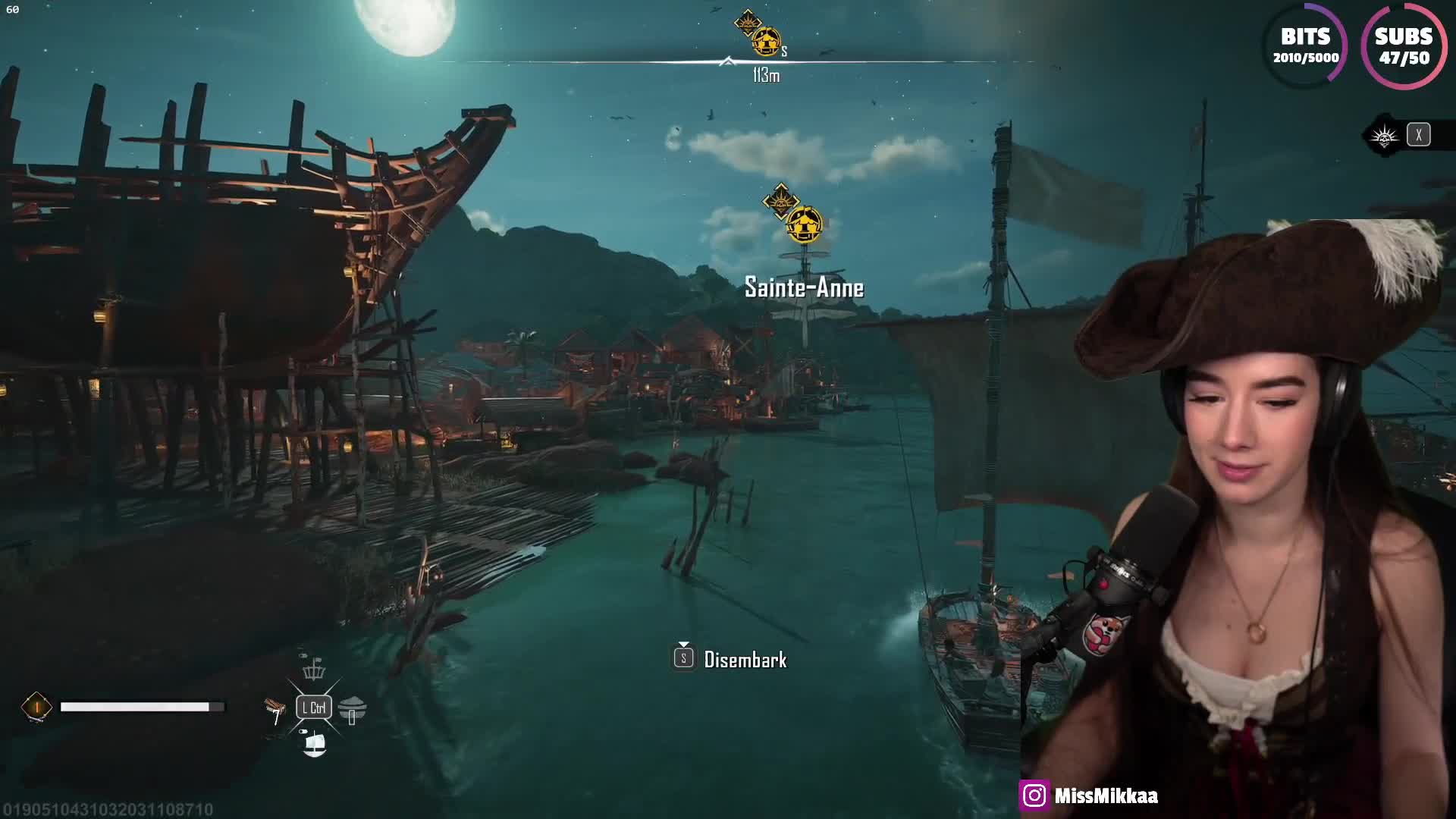The width and height of the screenshot is (1456, 819).
Task: Choose the crow's nest icon on the wheel
Action: (x=313, y=670)
